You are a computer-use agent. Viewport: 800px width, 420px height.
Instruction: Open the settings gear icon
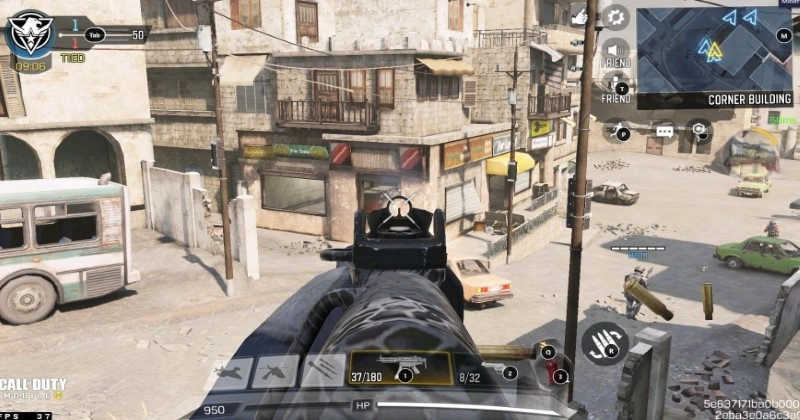(614, 17)
